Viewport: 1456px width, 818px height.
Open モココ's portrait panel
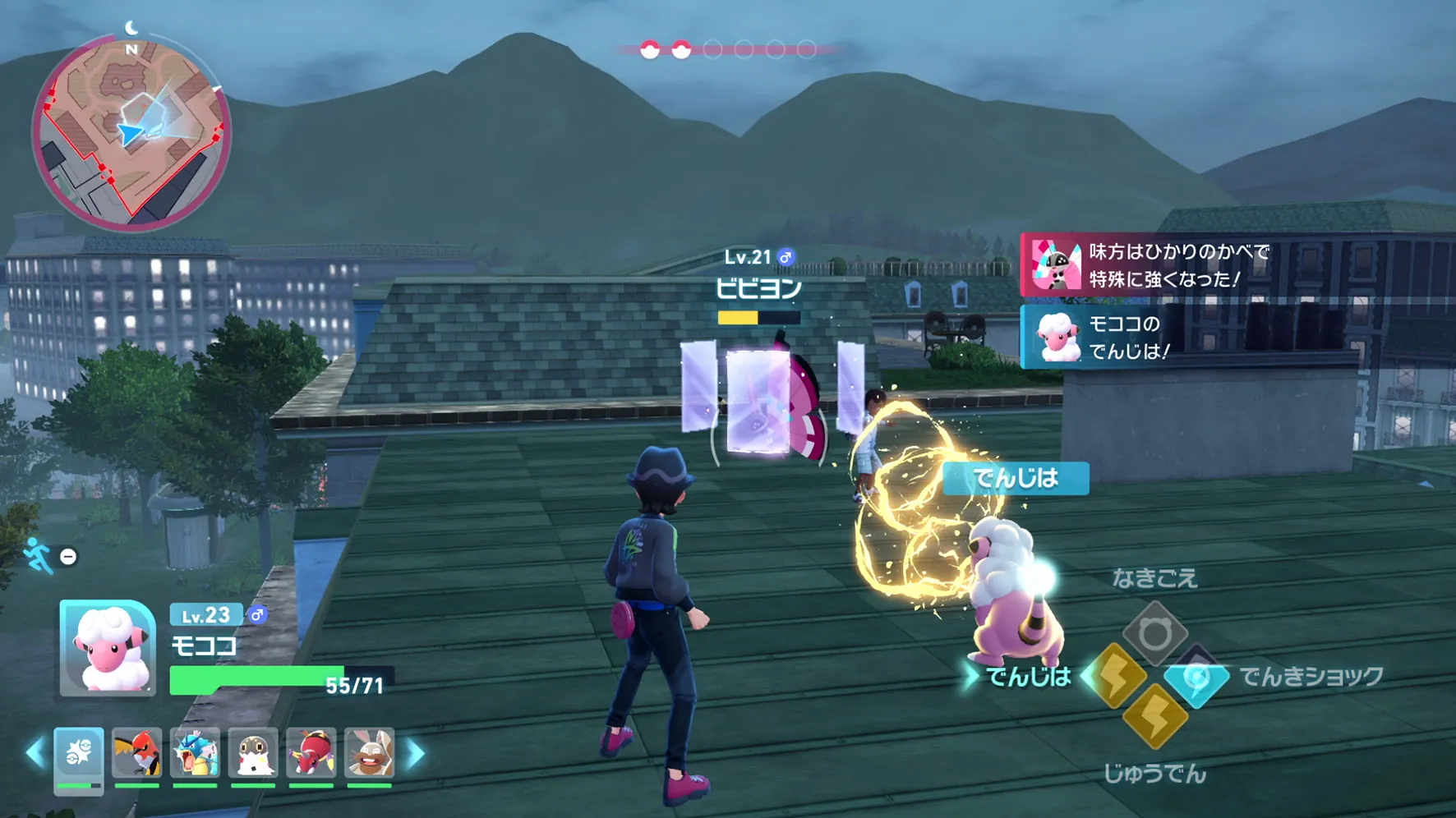pos(108,648)
